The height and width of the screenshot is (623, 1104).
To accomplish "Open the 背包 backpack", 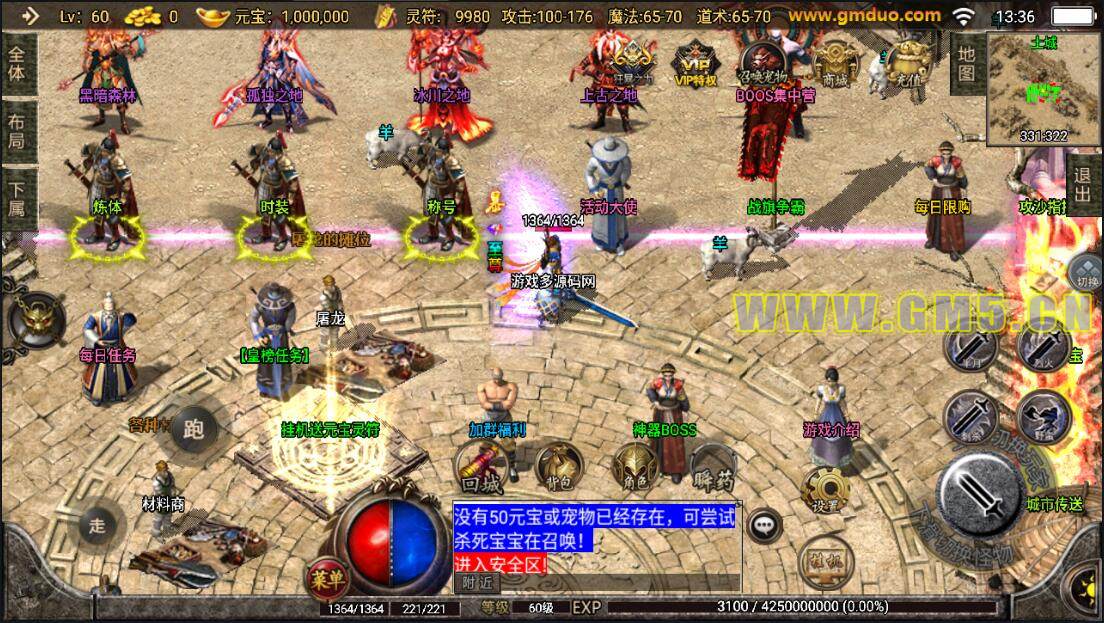I will (558, 465).
